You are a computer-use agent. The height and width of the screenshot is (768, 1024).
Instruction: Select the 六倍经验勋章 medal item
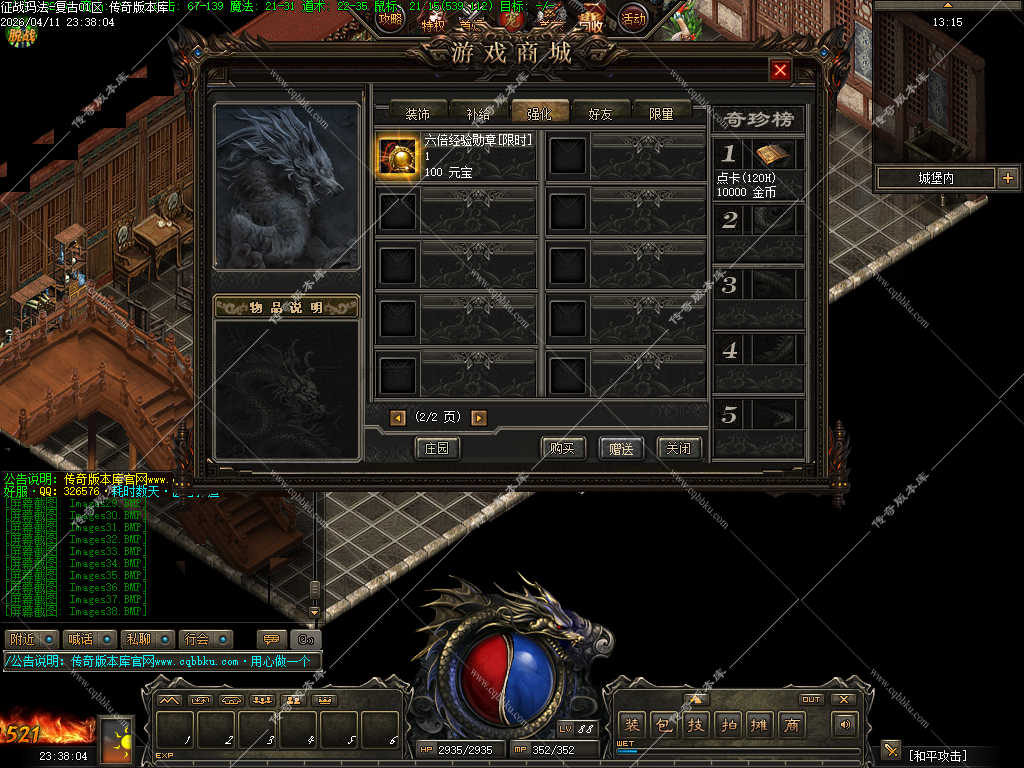(x=397, y=157)
